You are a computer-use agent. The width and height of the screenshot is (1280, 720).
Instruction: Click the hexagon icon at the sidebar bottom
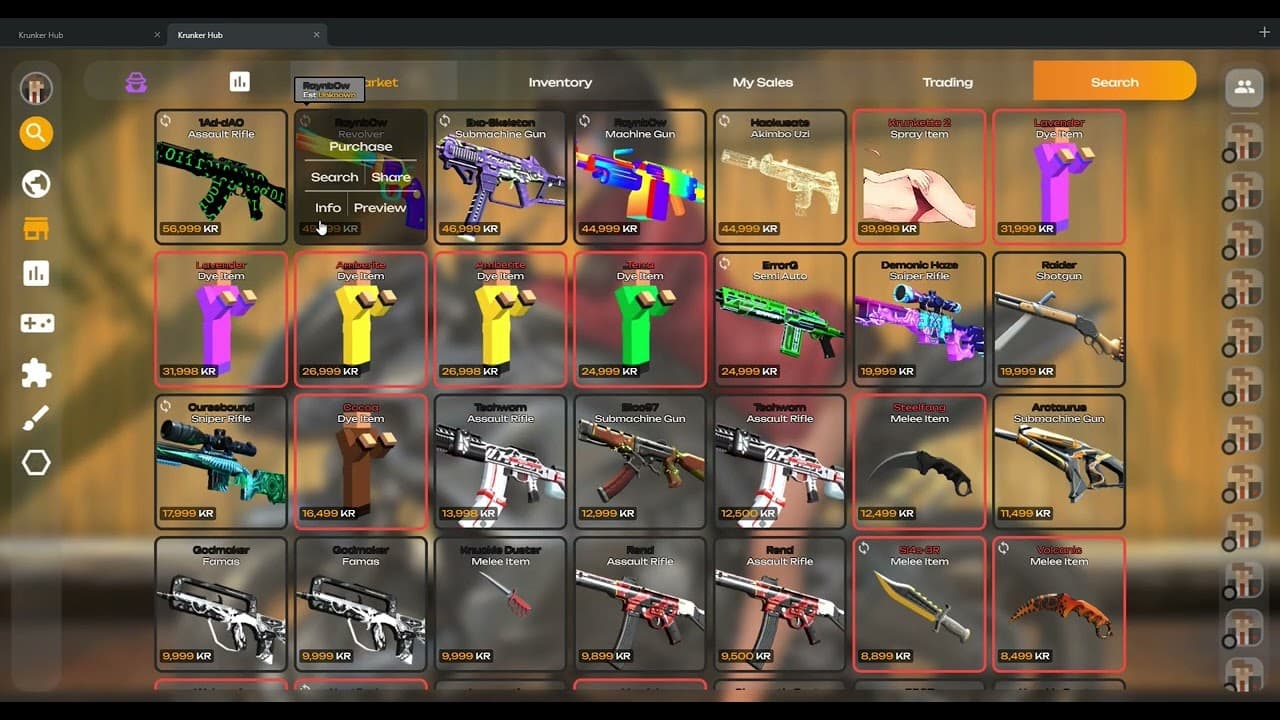click(35, 462)
